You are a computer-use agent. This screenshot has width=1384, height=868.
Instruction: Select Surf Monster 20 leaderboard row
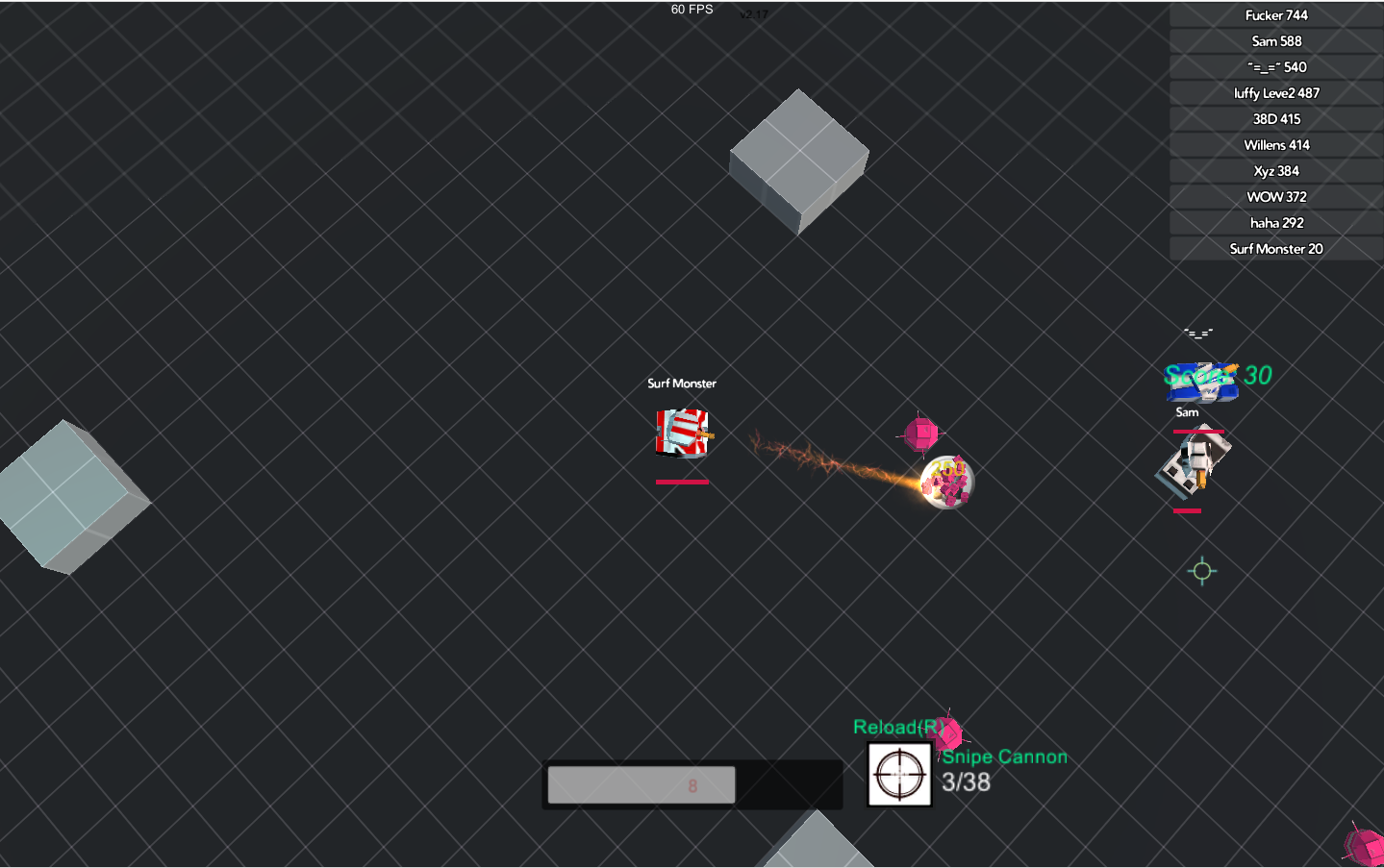click(x=1275, y=248)
